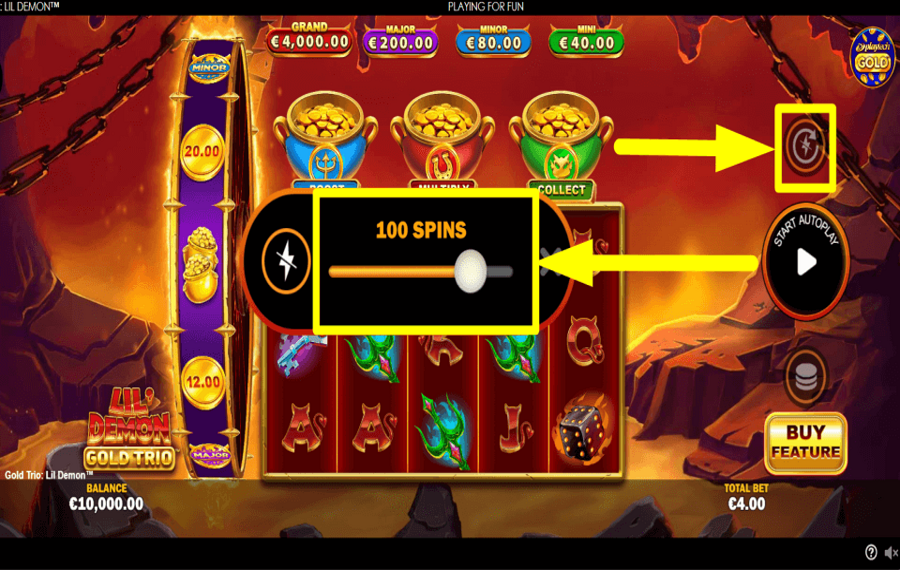Open the help question mark icon

point(870,553)
